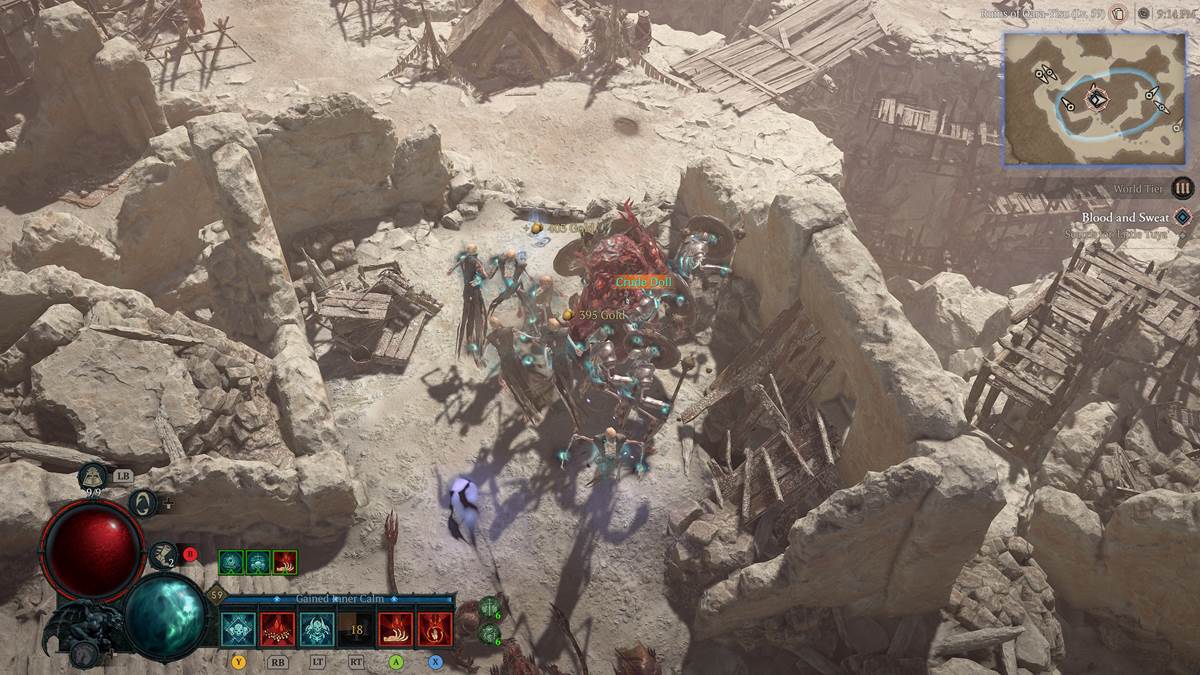Inspect the red claw buff above hotbar
The image size is (1200, 675).
coord(285,562)
